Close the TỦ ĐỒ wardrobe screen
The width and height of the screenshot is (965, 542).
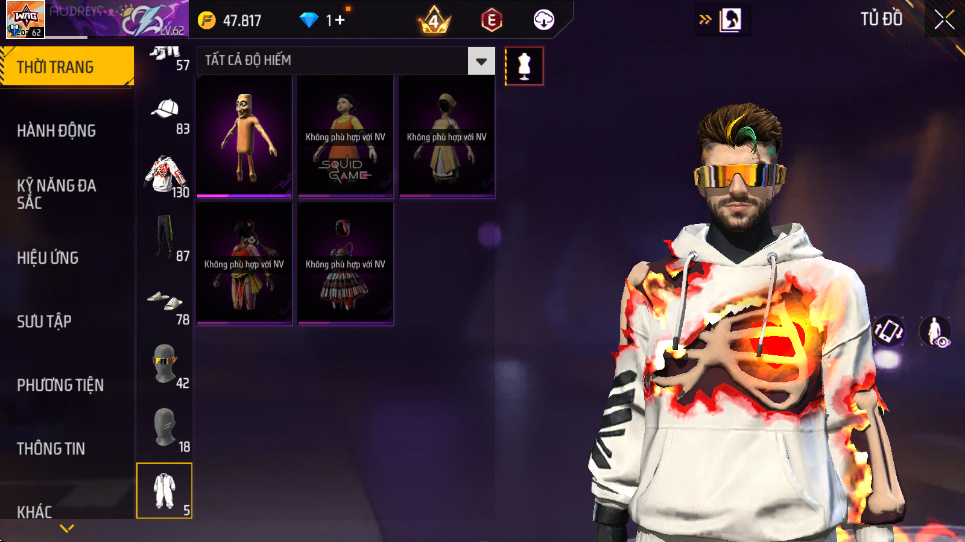pos(943,19)
